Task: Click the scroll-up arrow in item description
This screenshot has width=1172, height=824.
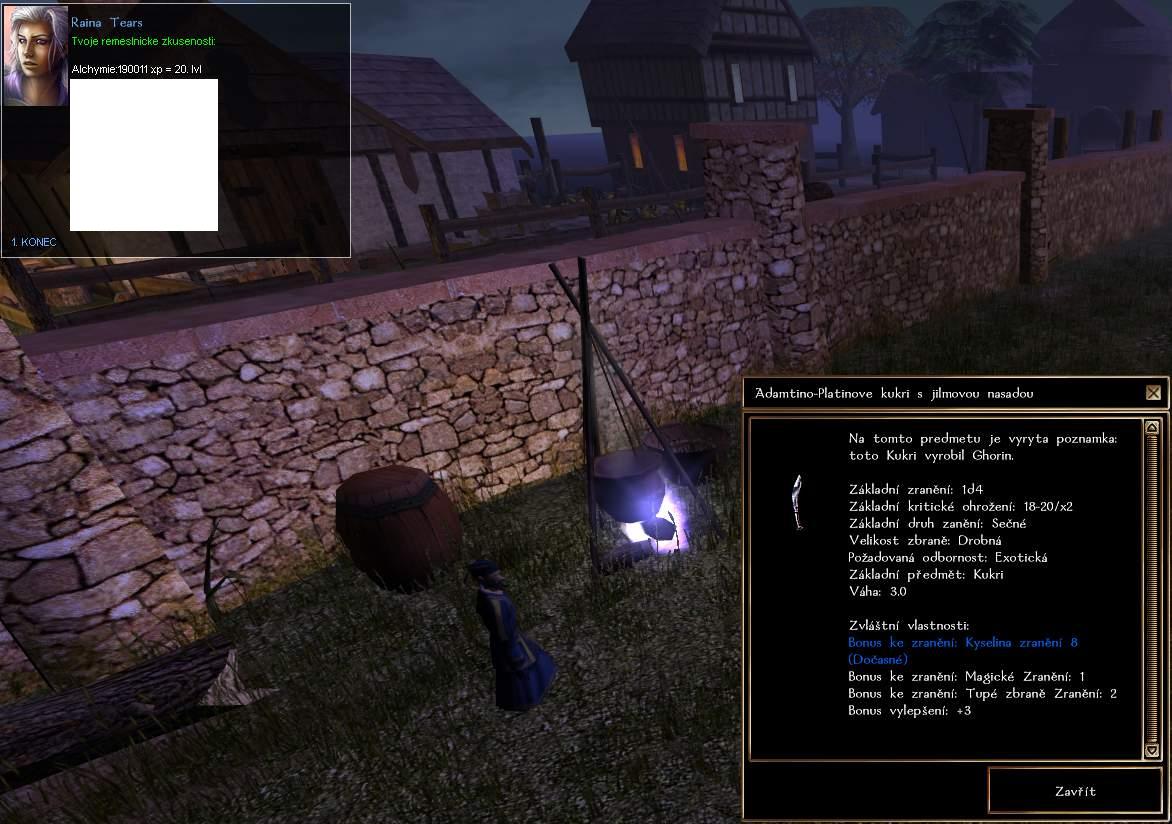Action: pos(1151,428)
